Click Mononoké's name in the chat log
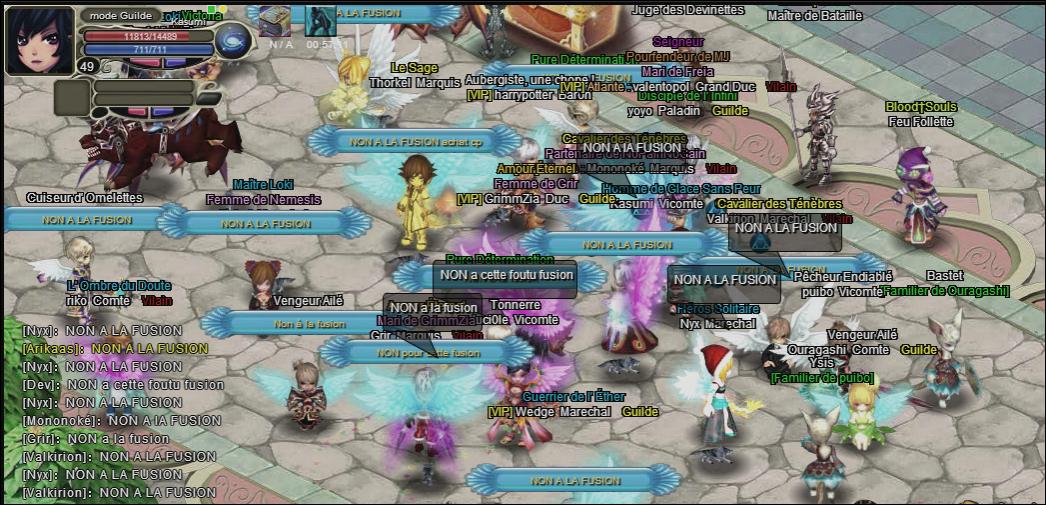This screenshot has width=1046, height=505. point(60,421)
